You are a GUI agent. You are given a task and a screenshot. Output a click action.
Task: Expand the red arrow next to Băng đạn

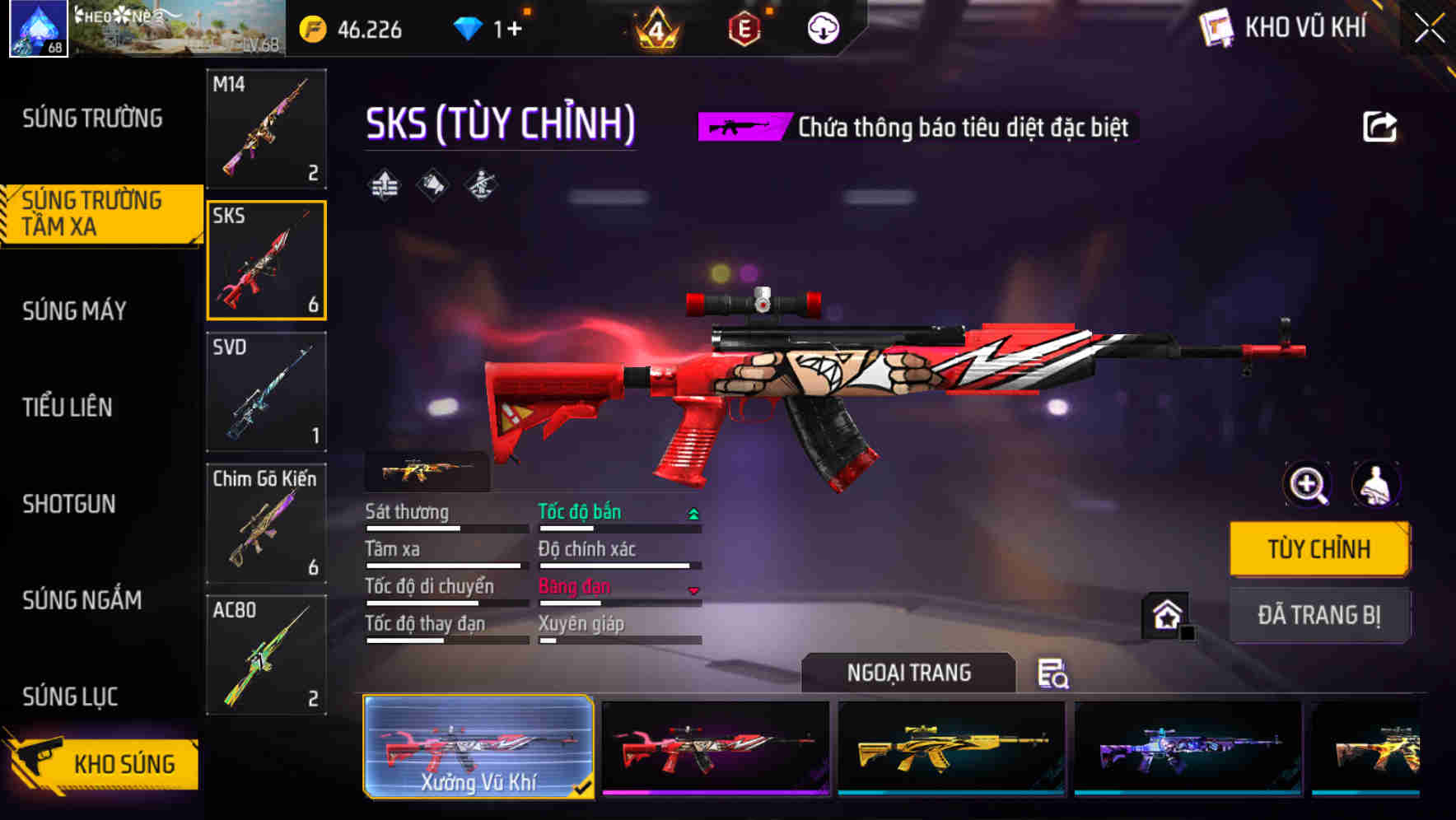pyautogui.click(x=694, y=592)
